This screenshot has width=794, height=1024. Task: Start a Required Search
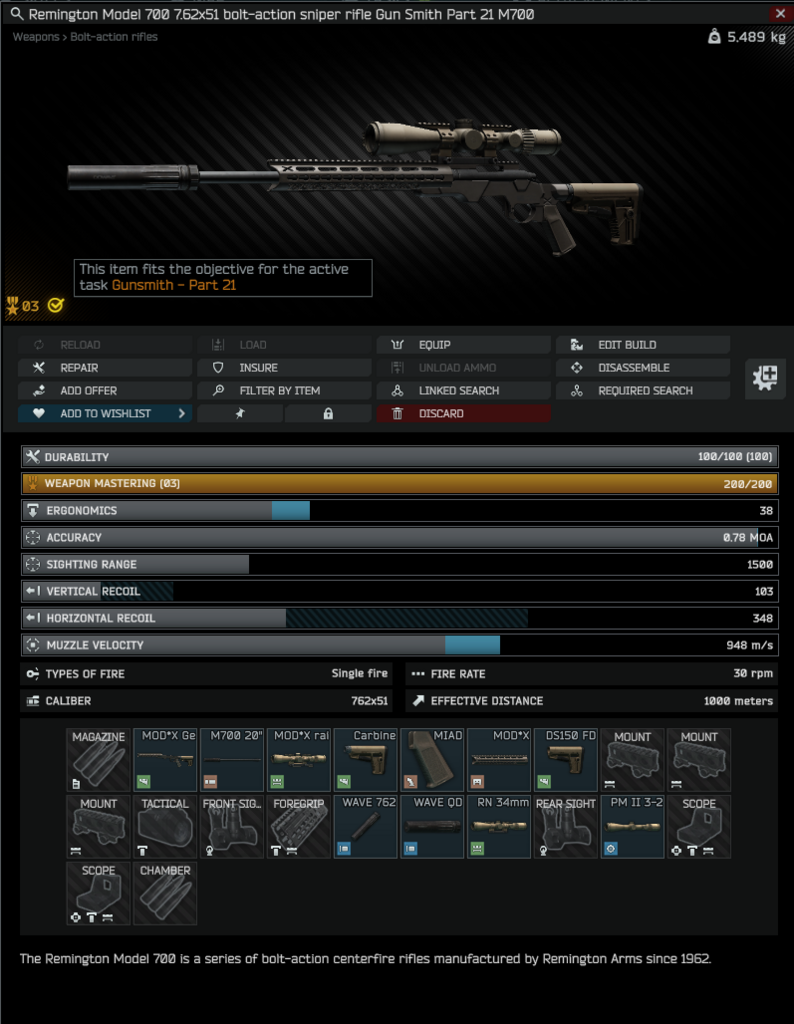643,390
